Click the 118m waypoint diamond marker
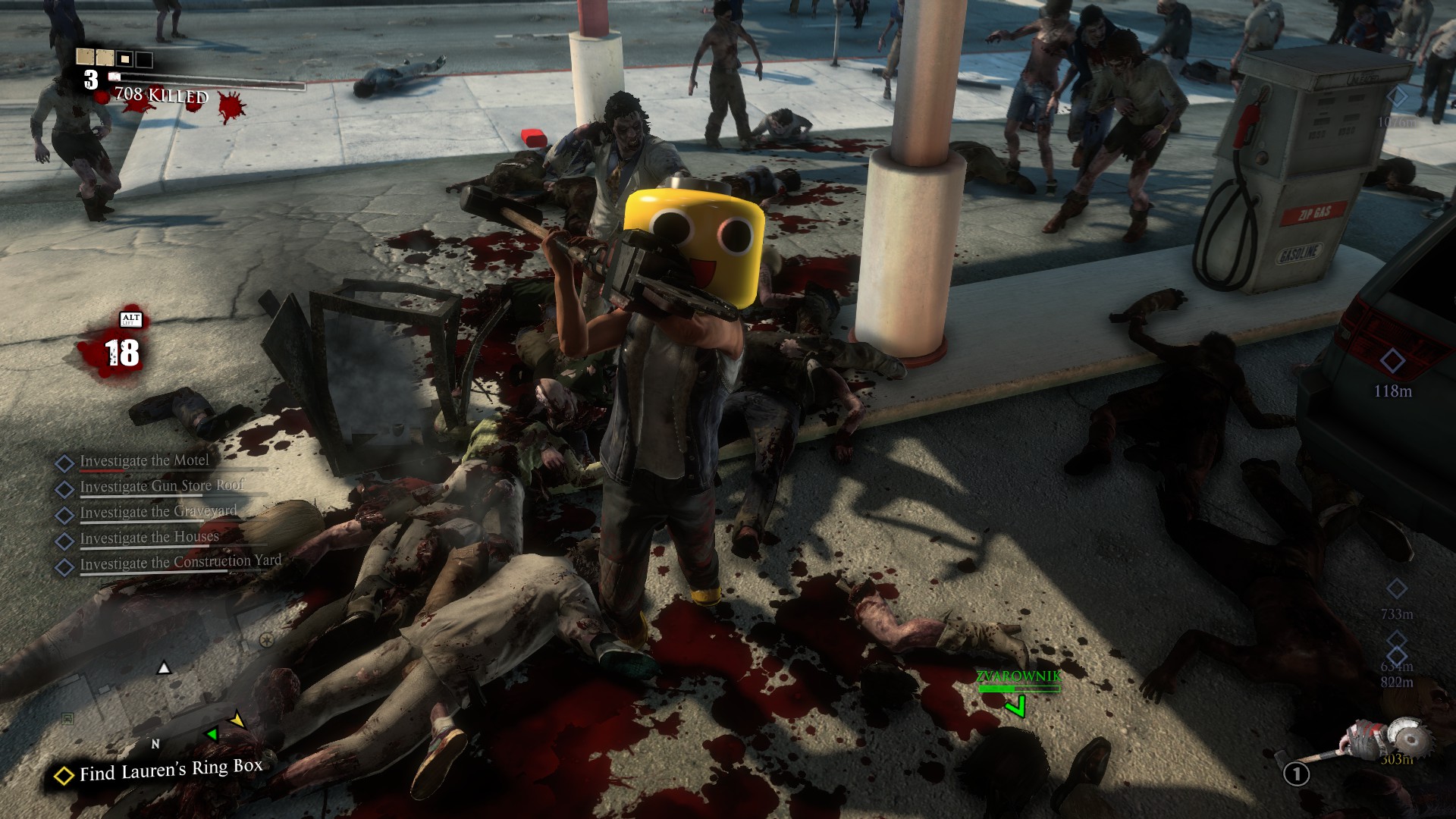Viewport: 1456px width, 819px height. [1392, 362]
